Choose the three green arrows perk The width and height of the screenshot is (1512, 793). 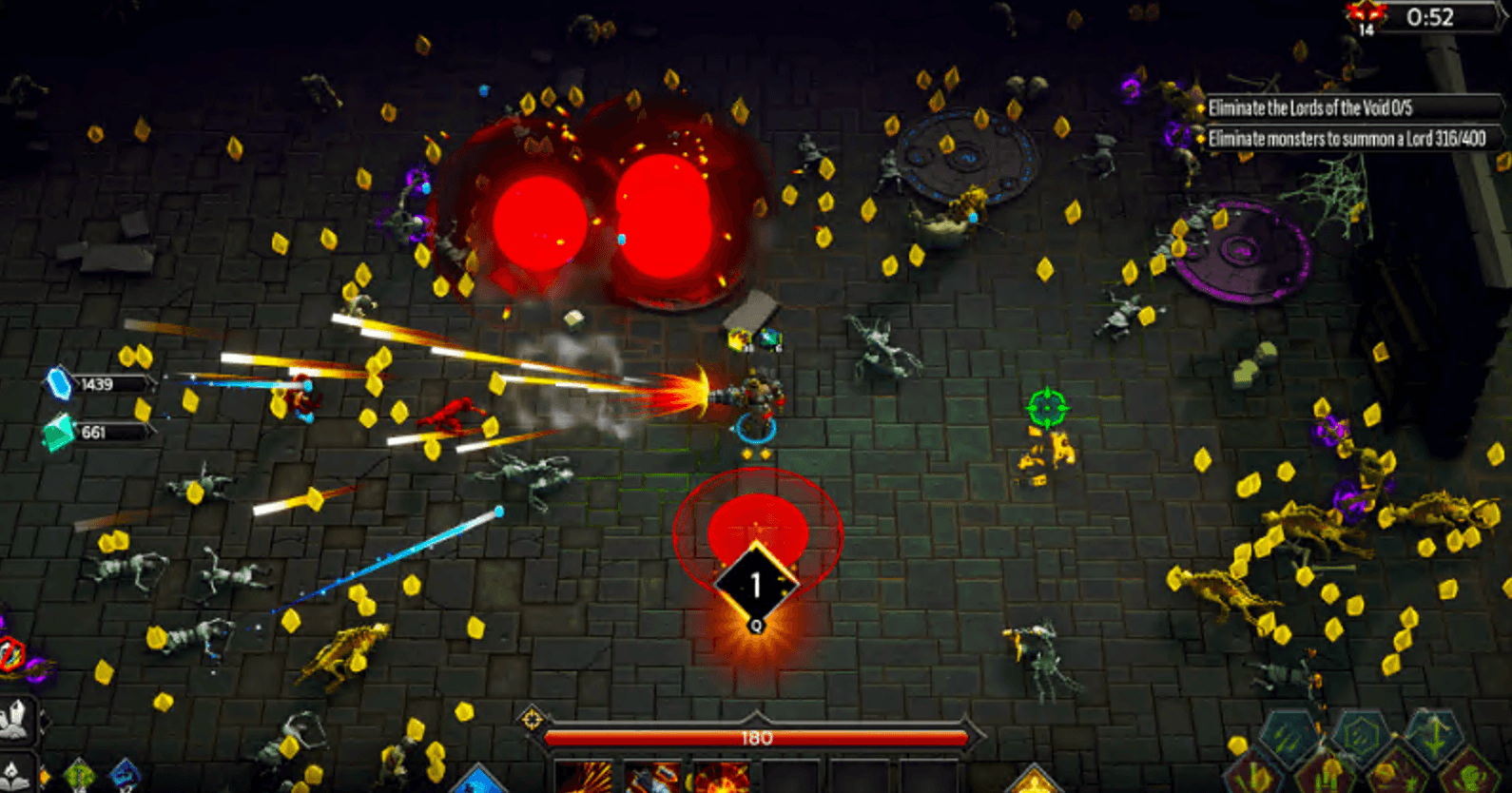[x=1289, y=736]
